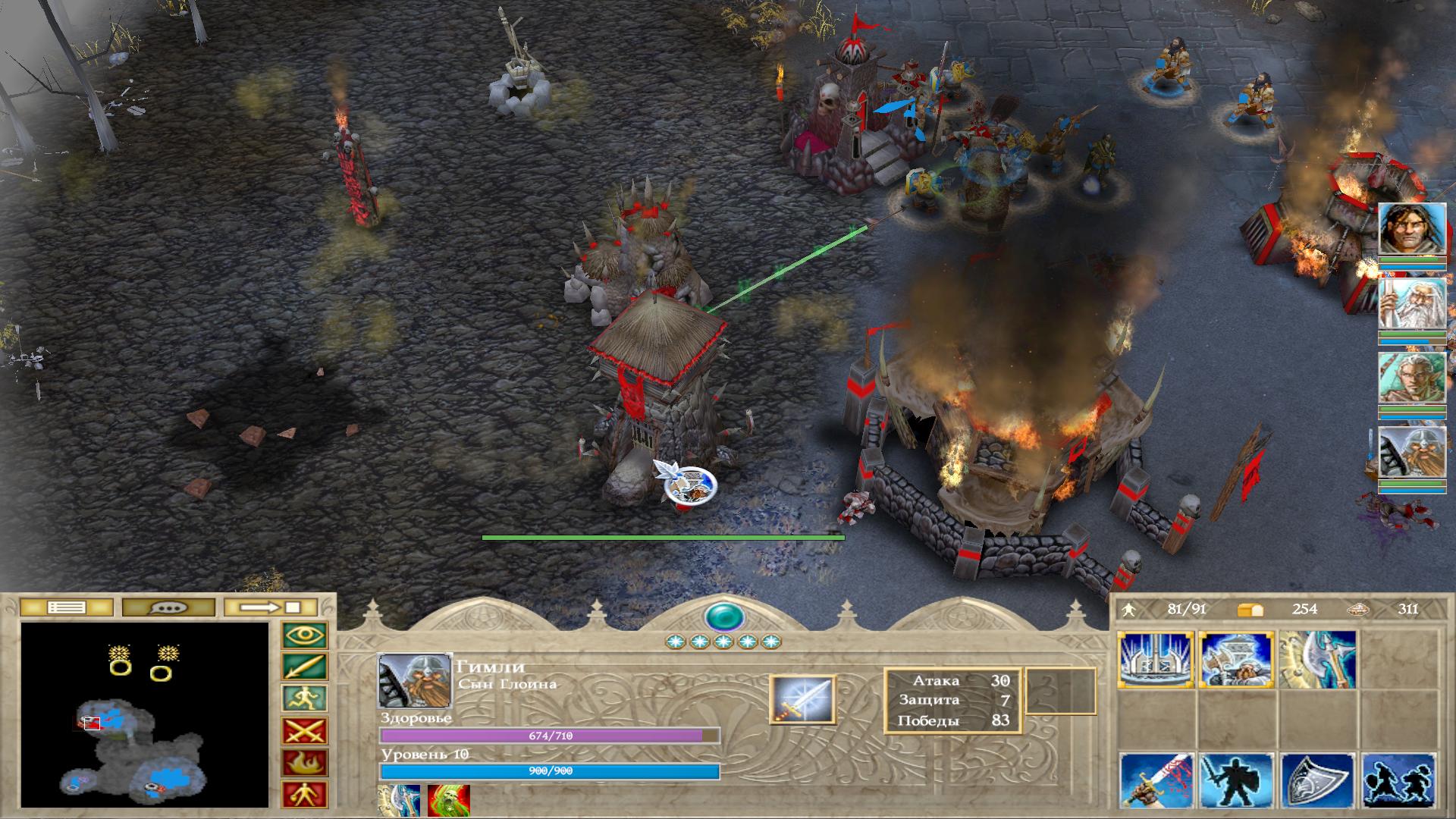Choose the crossed swords attack button

pyautogui.click(x=305, y=731)
